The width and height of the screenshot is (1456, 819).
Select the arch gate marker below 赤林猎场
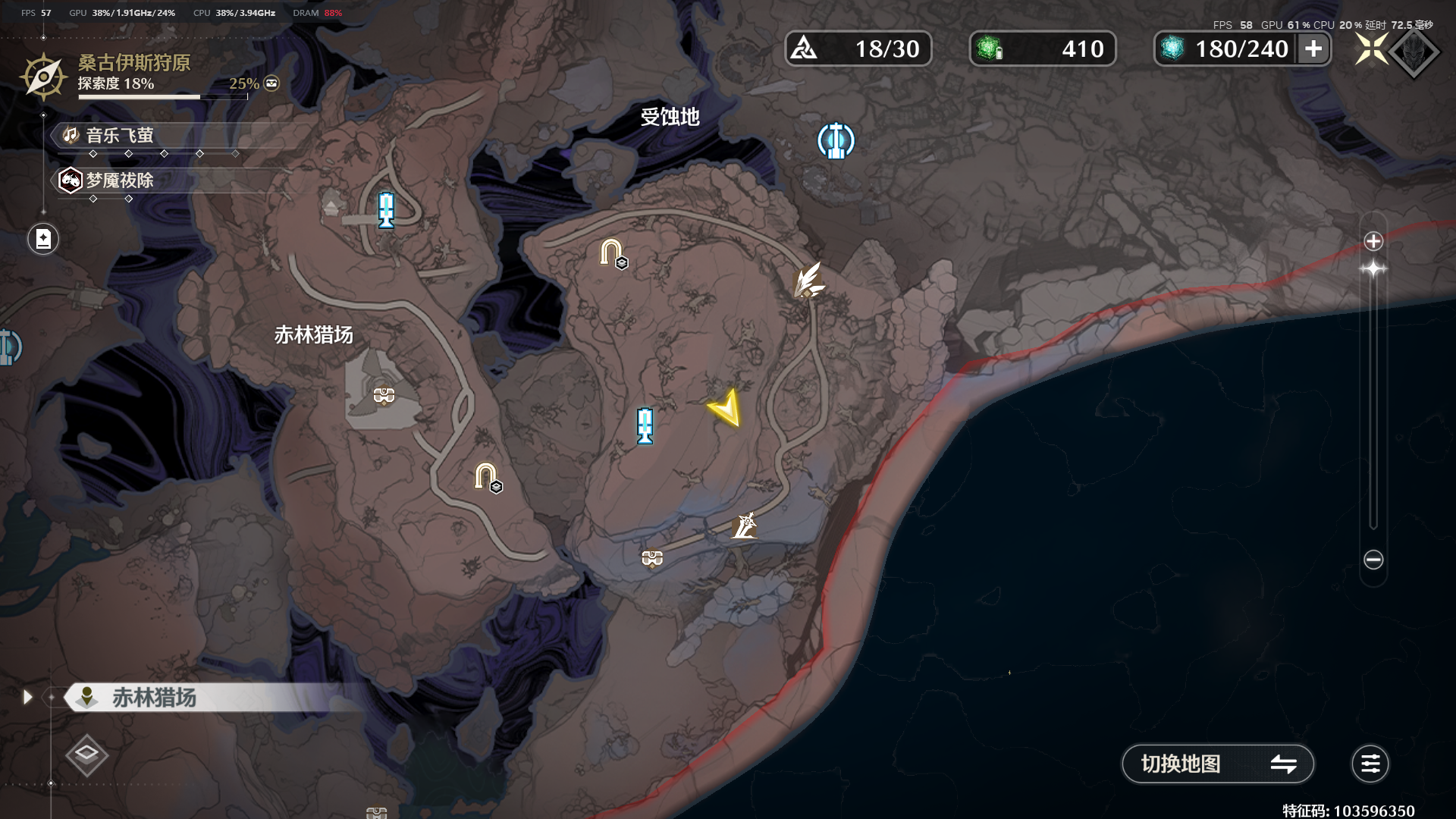click(485, 476)
